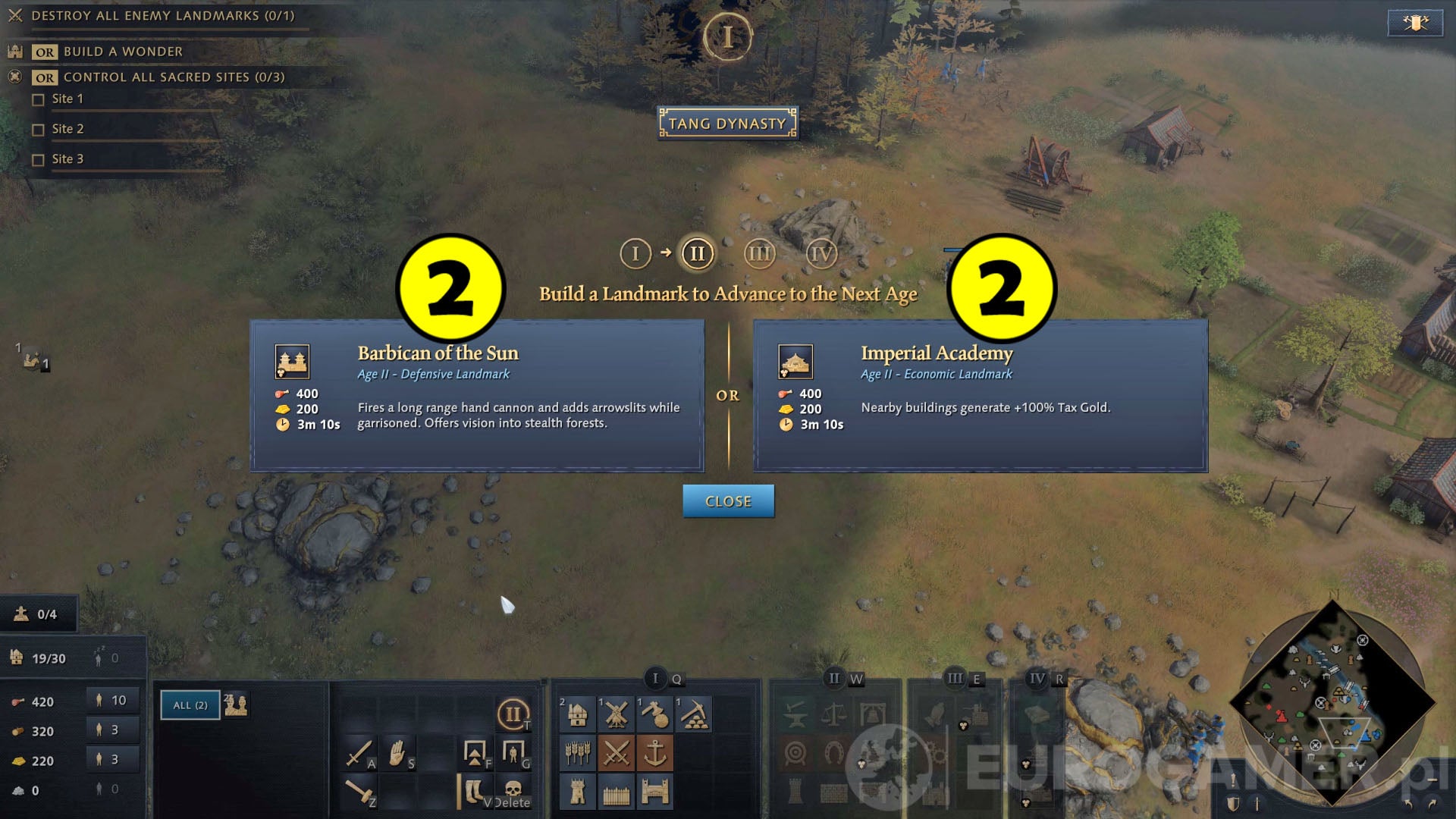This screenshot has width=1456, height=819.
Task: Select the Age IV node in the progression bar
Action: pos(821,254)
